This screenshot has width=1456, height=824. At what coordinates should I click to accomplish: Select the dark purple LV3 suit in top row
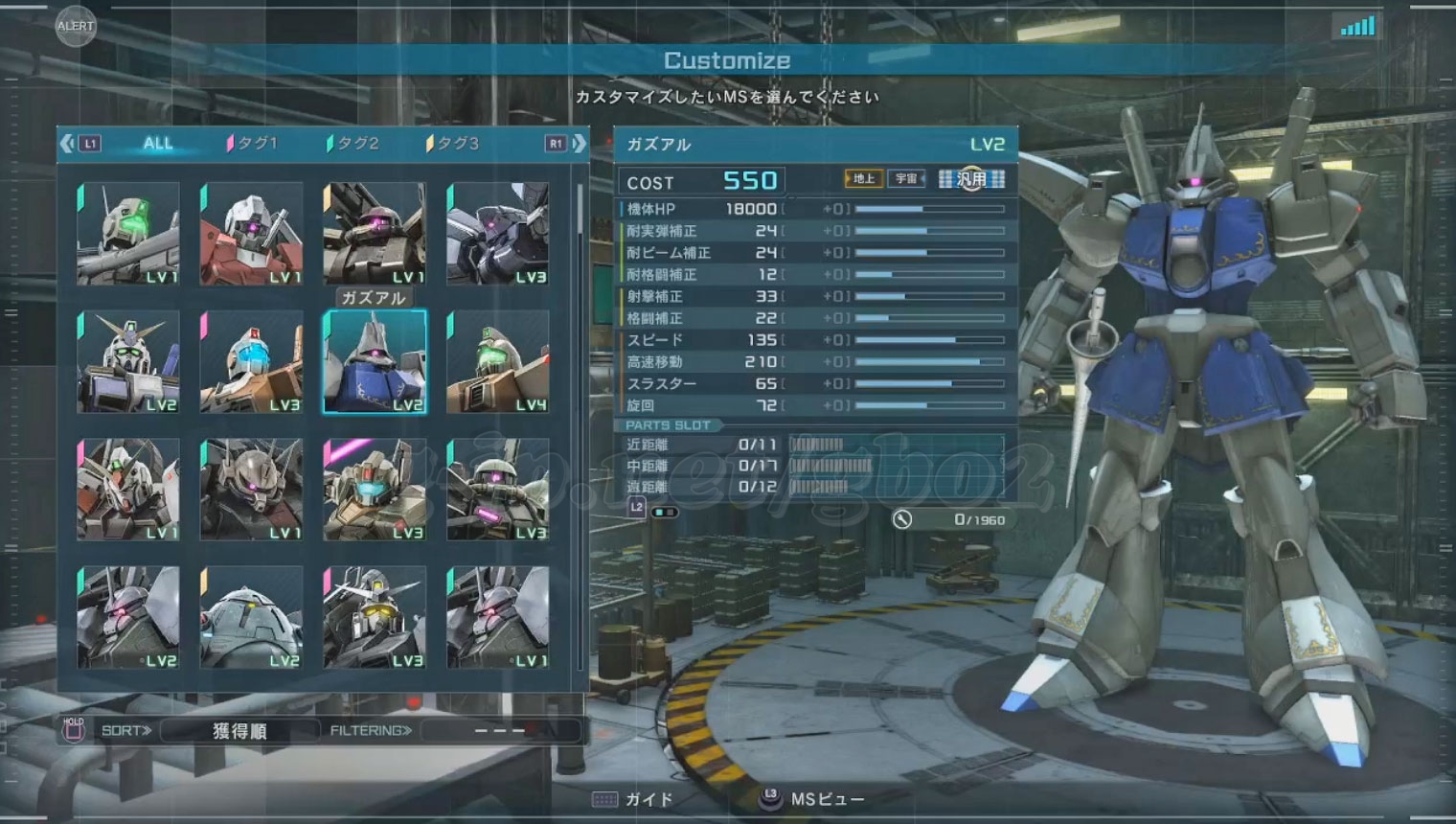point(497,235)
